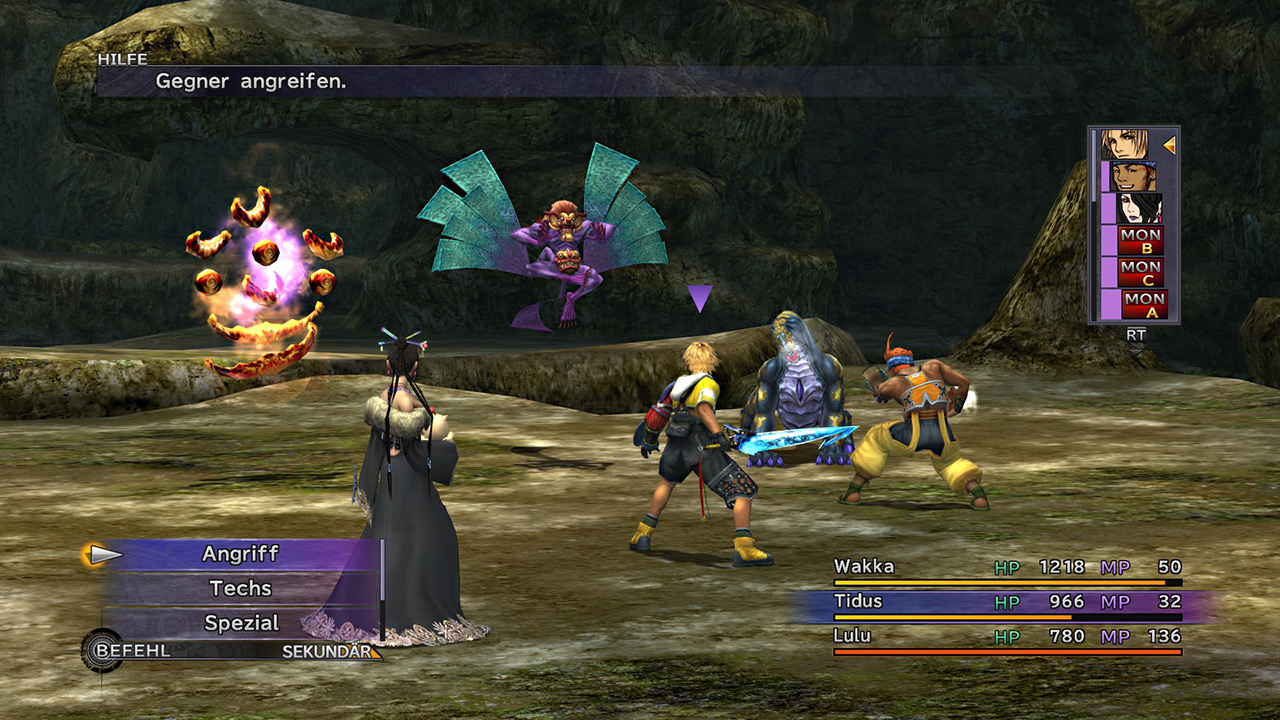Click Wakka's portrait in turn order
1280x720 pixels.
tap(1133, 177)
